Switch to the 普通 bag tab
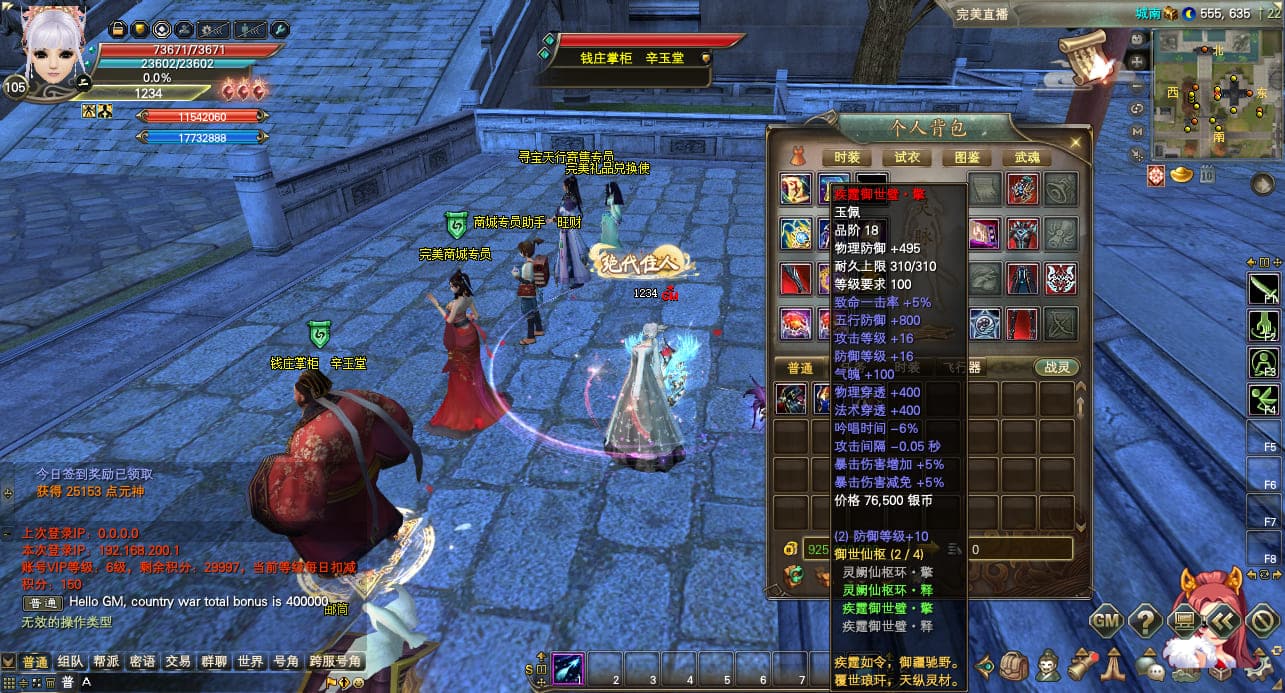The width and height of the screenshot is (1285, 693). tap(800, 367)
